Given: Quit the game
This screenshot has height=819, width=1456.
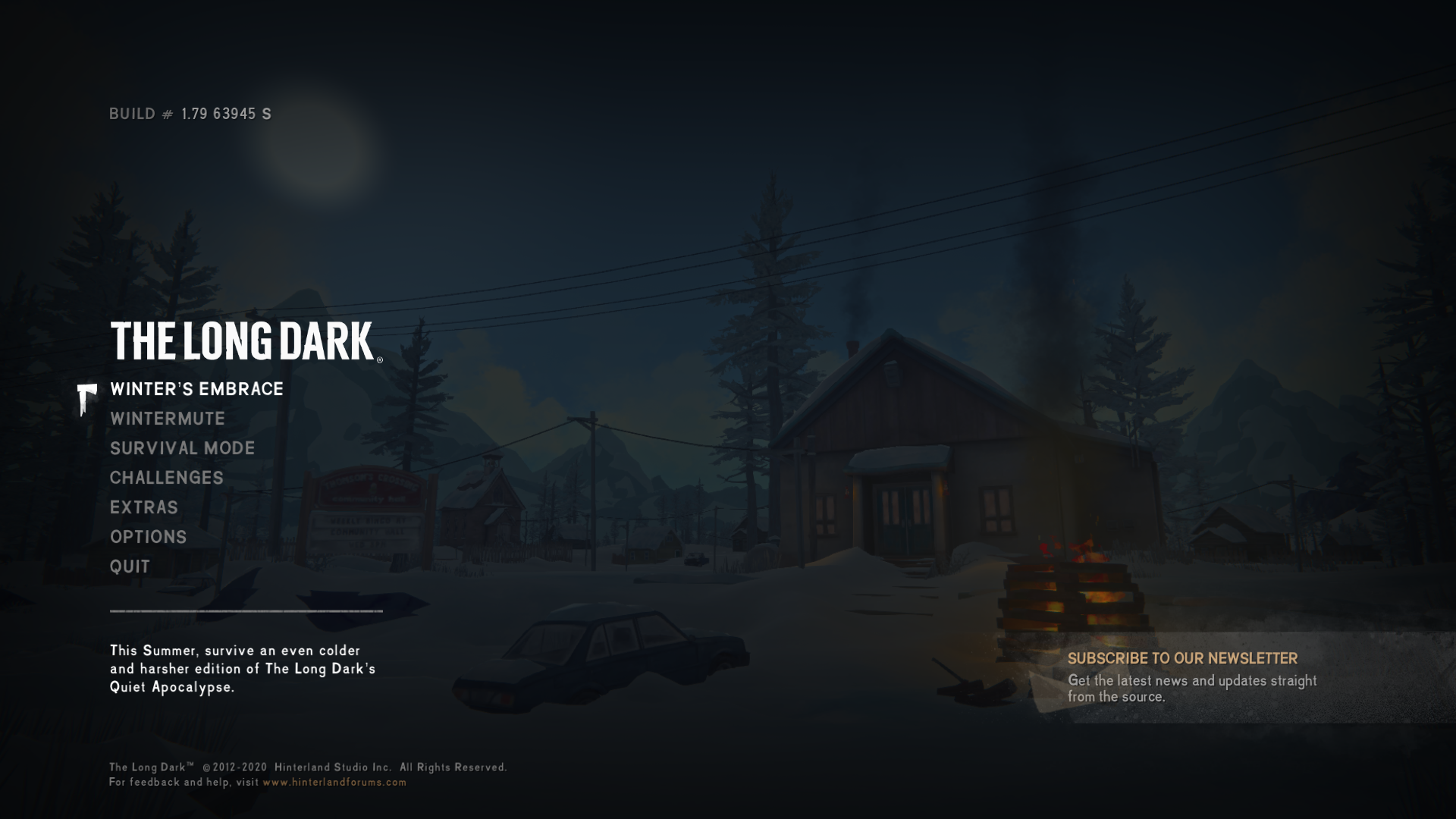Looking at the screenshot, I should pos(130,566).
